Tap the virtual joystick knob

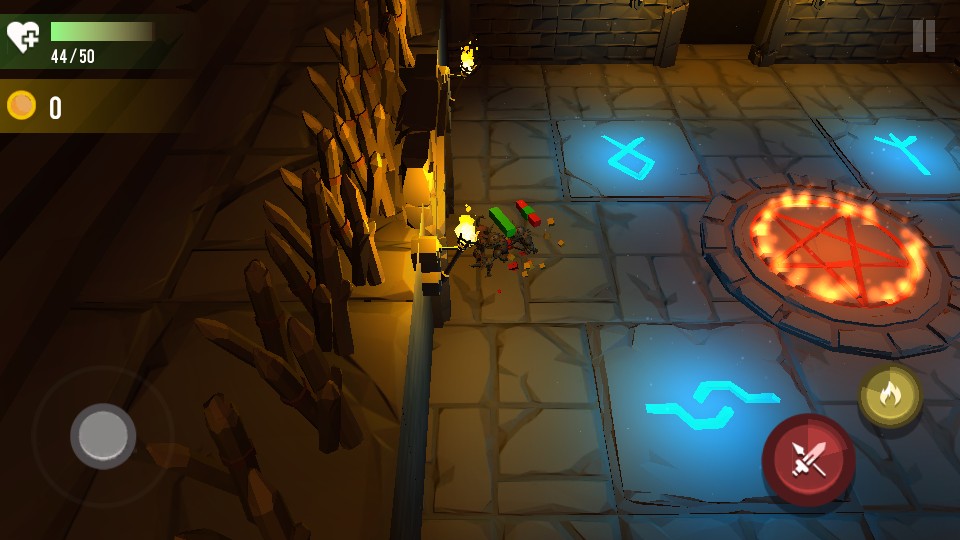coord(103,436)
